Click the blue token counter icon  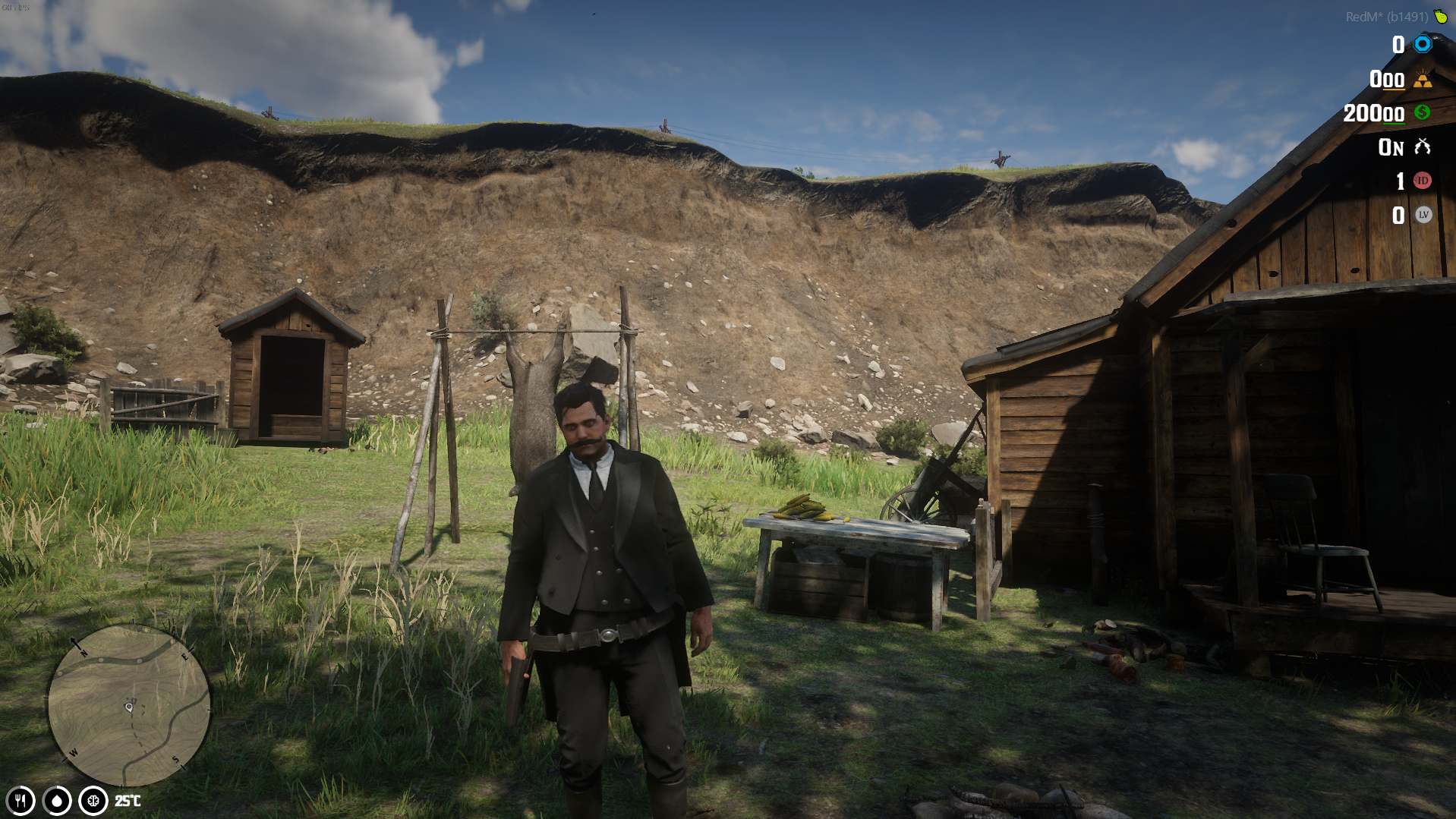[x=1421, y=45]
